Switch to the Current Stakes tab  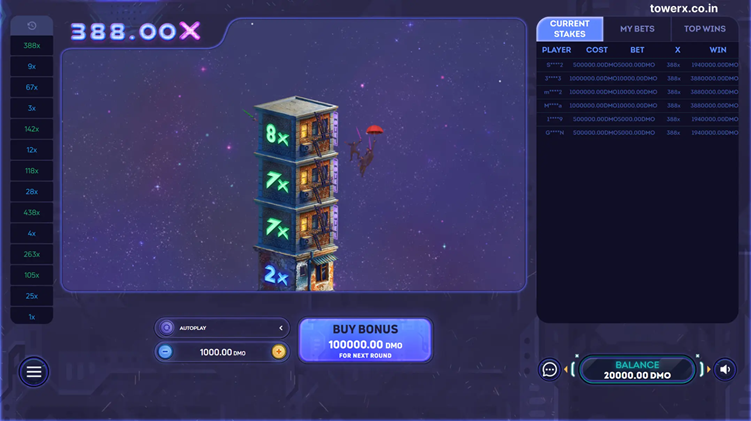(570, 29)
